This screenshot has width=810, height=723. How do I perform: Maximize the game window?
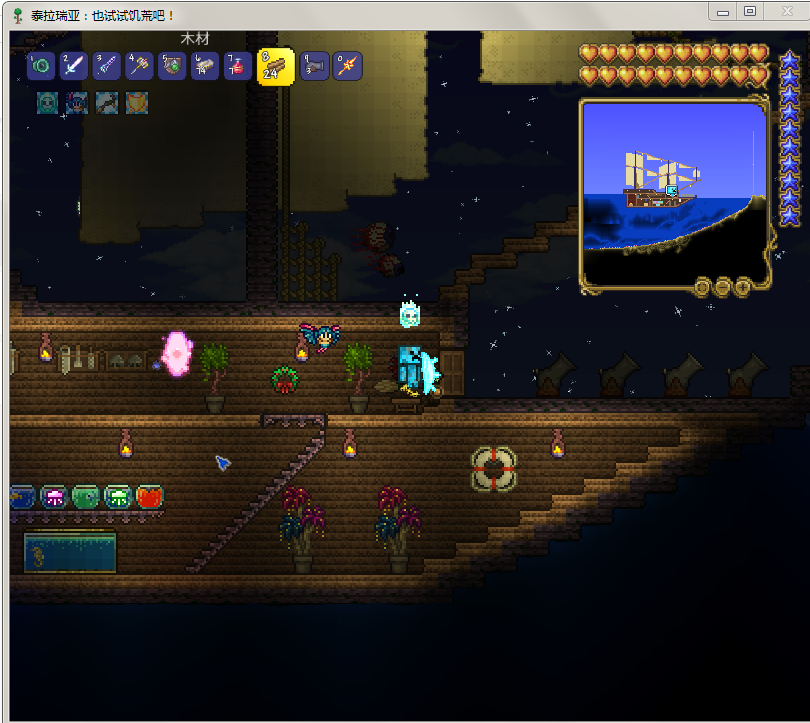749,11
